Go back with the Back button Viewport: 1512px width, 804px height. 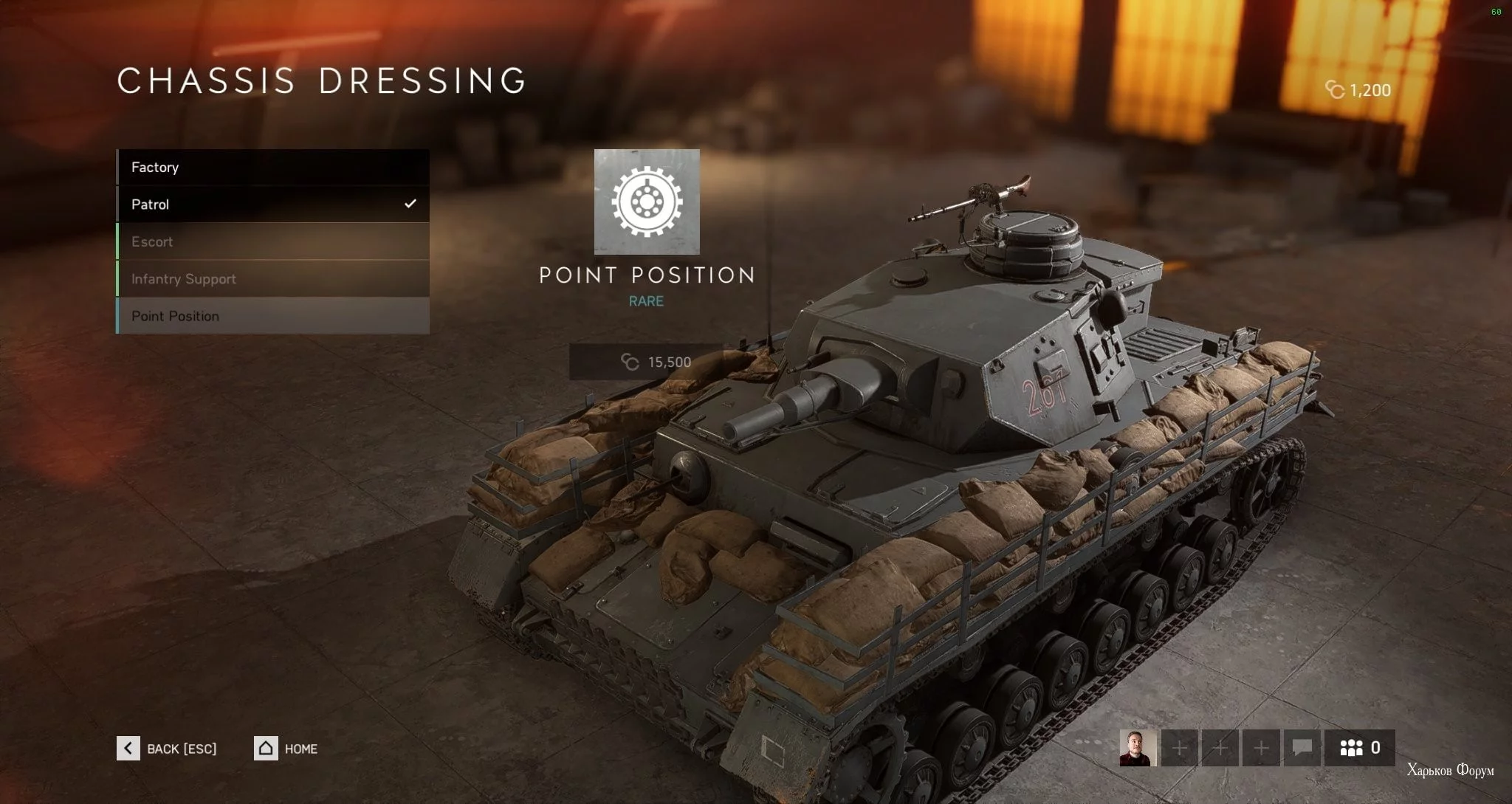click(167, 749)
